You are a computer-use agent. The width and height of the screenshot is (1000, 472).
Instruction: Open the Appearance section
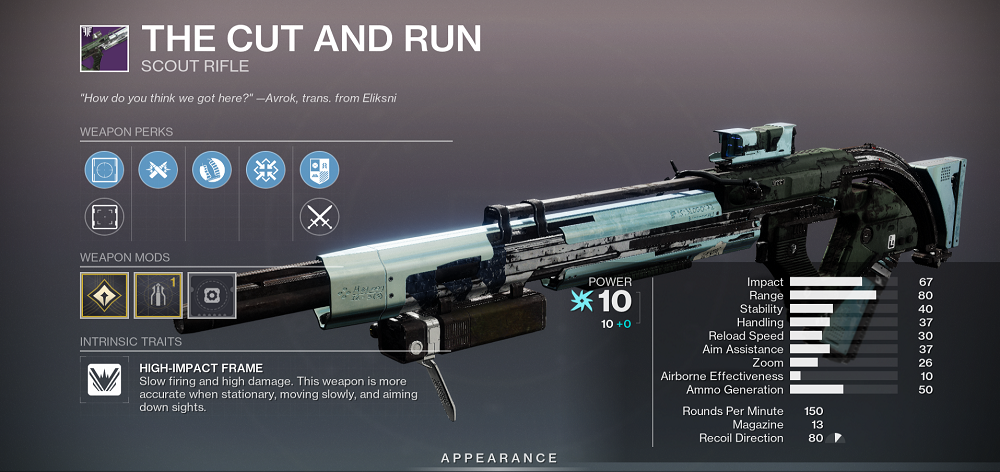pyautogui.click(x=499, y=458)
